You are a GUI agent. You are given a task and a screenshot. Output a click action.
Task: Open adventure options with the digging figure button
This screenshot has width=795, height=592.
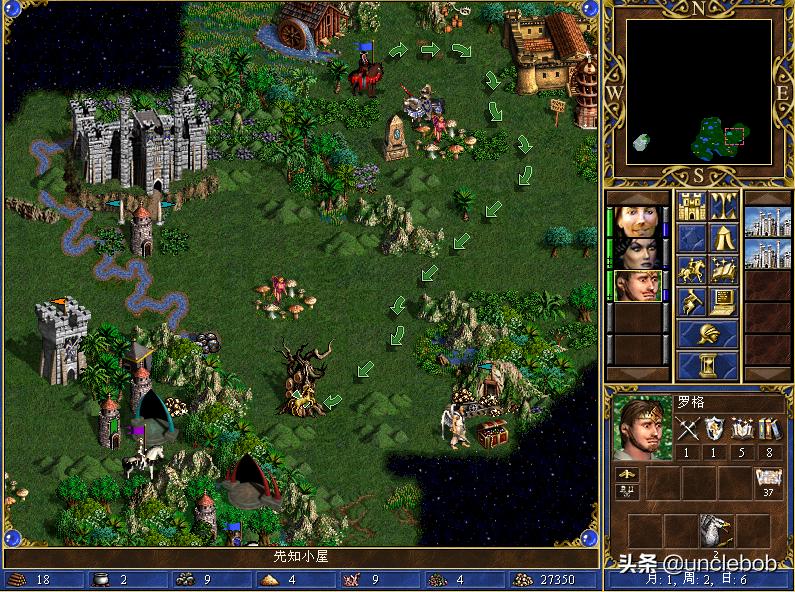(692, 302)
